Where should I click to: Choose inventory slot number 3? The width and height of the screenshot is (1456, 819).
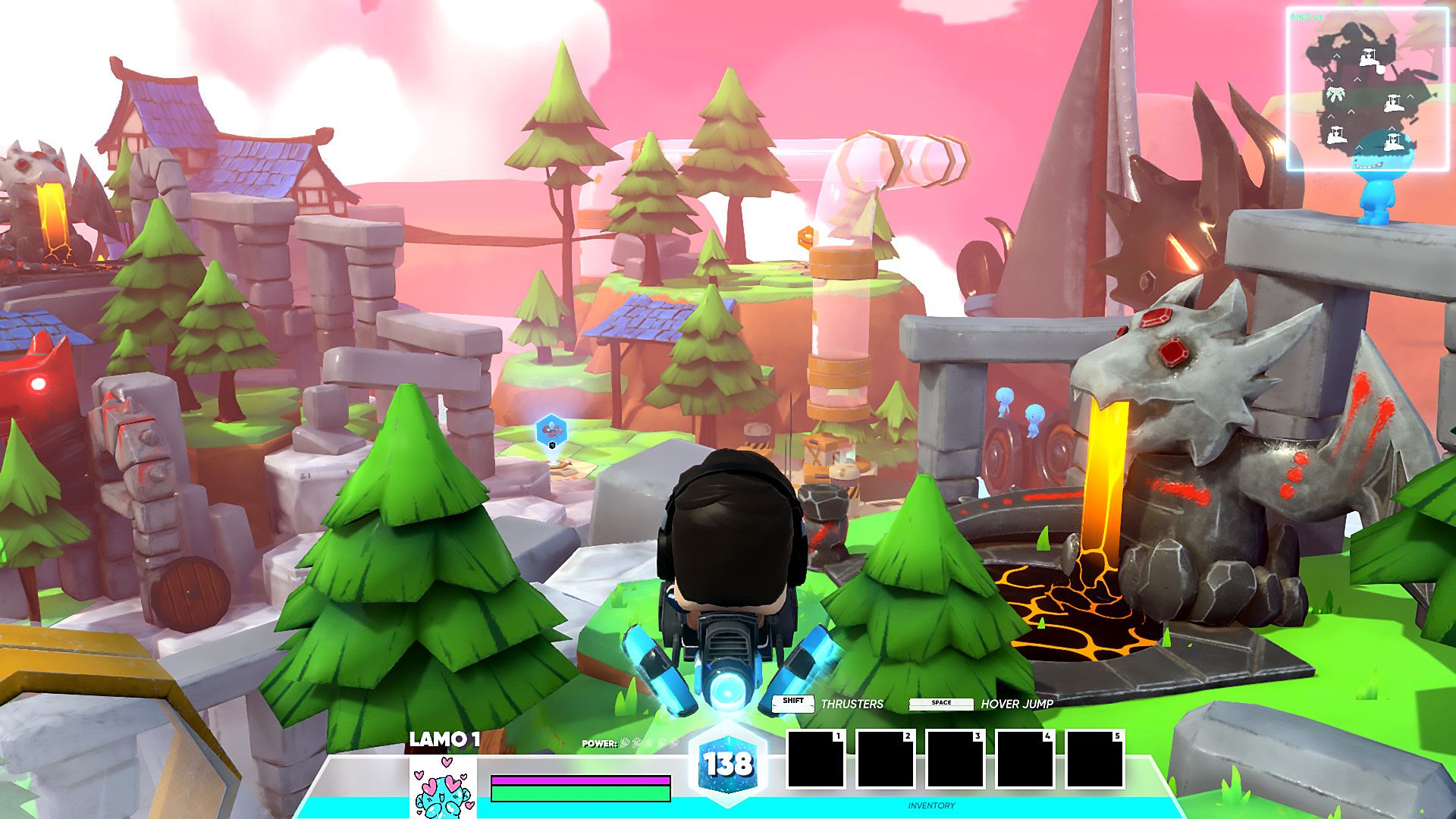pos(955,759)
